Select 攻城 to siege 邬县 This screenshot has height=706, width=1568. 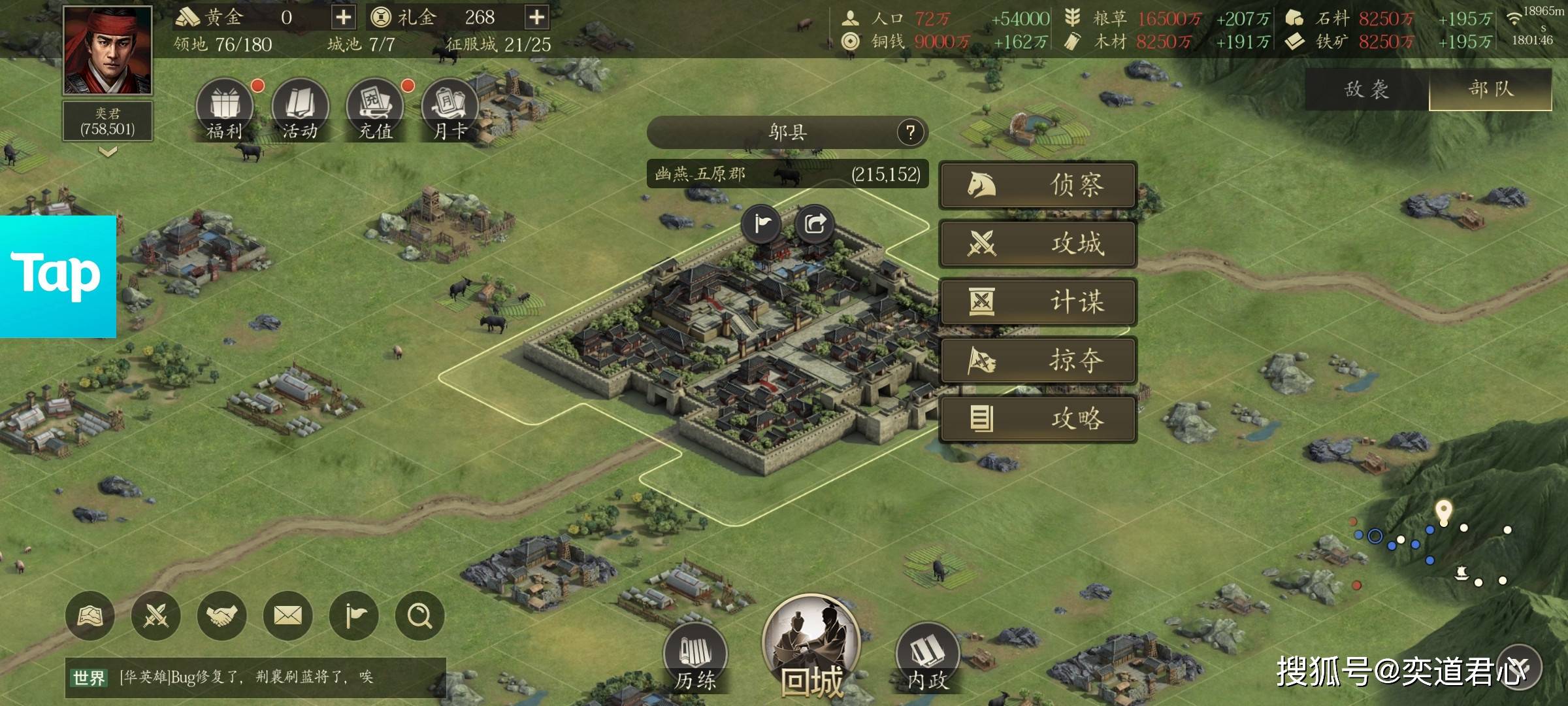coord(1037,244)
